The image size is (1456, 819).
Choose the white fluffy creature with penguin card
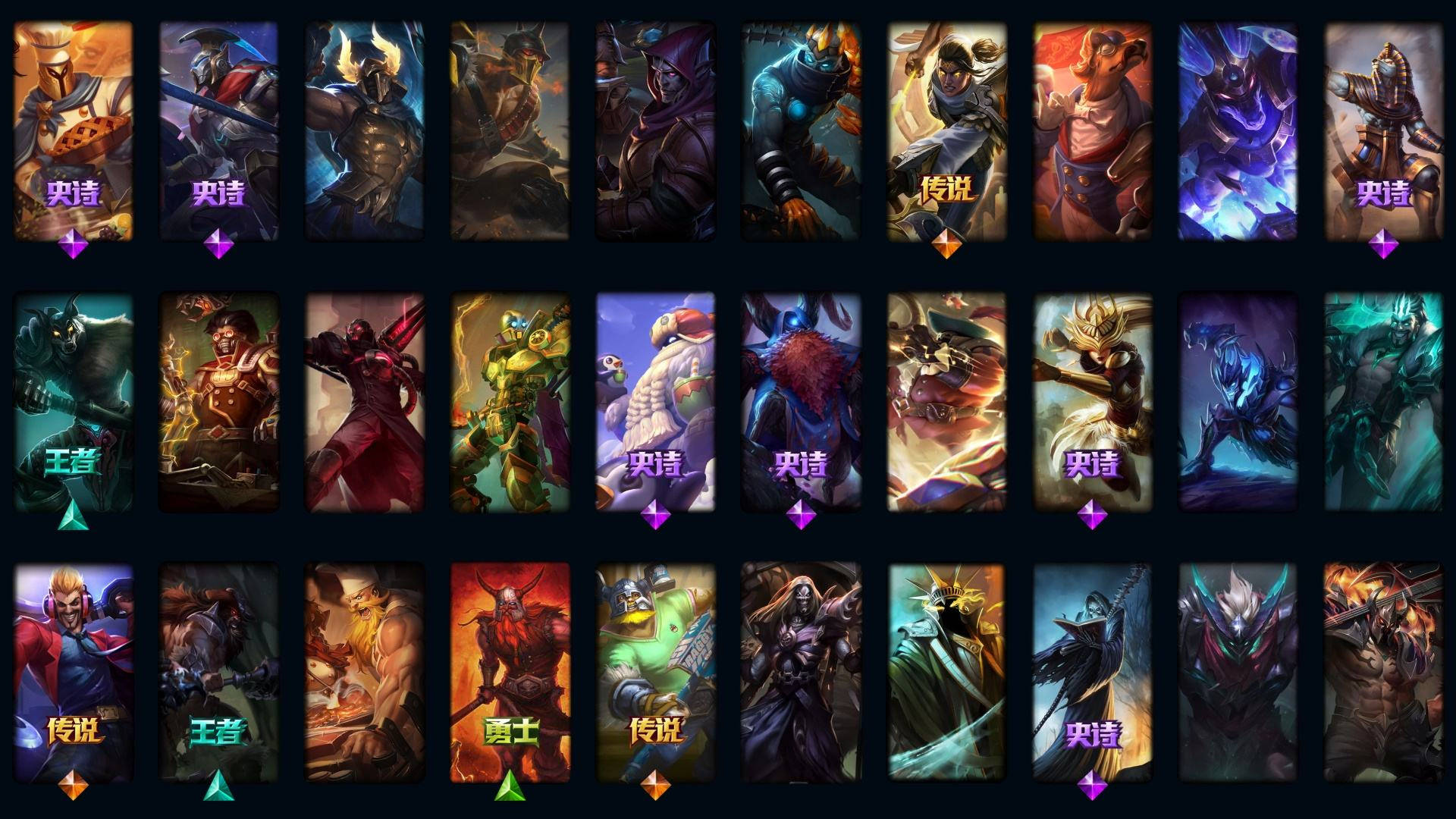(656, 402)
